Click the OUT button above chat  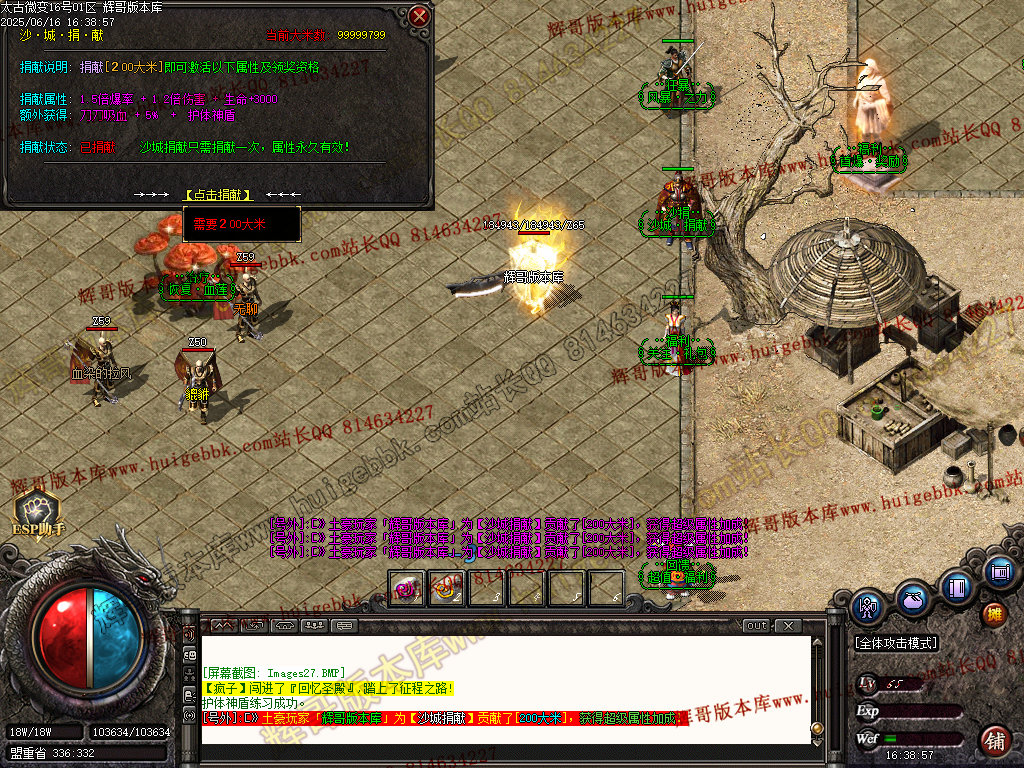click(757, 626)
